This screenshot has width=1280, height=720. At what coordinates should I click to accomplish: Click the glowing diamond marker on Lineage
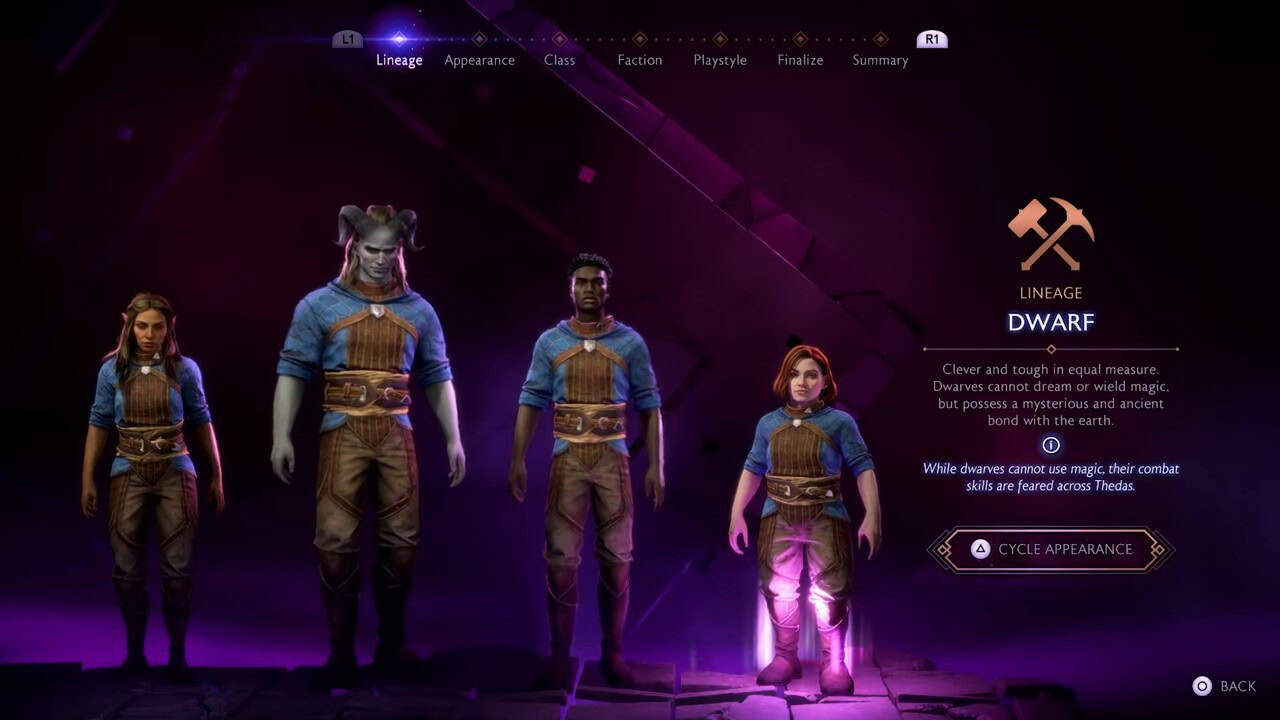399,37
